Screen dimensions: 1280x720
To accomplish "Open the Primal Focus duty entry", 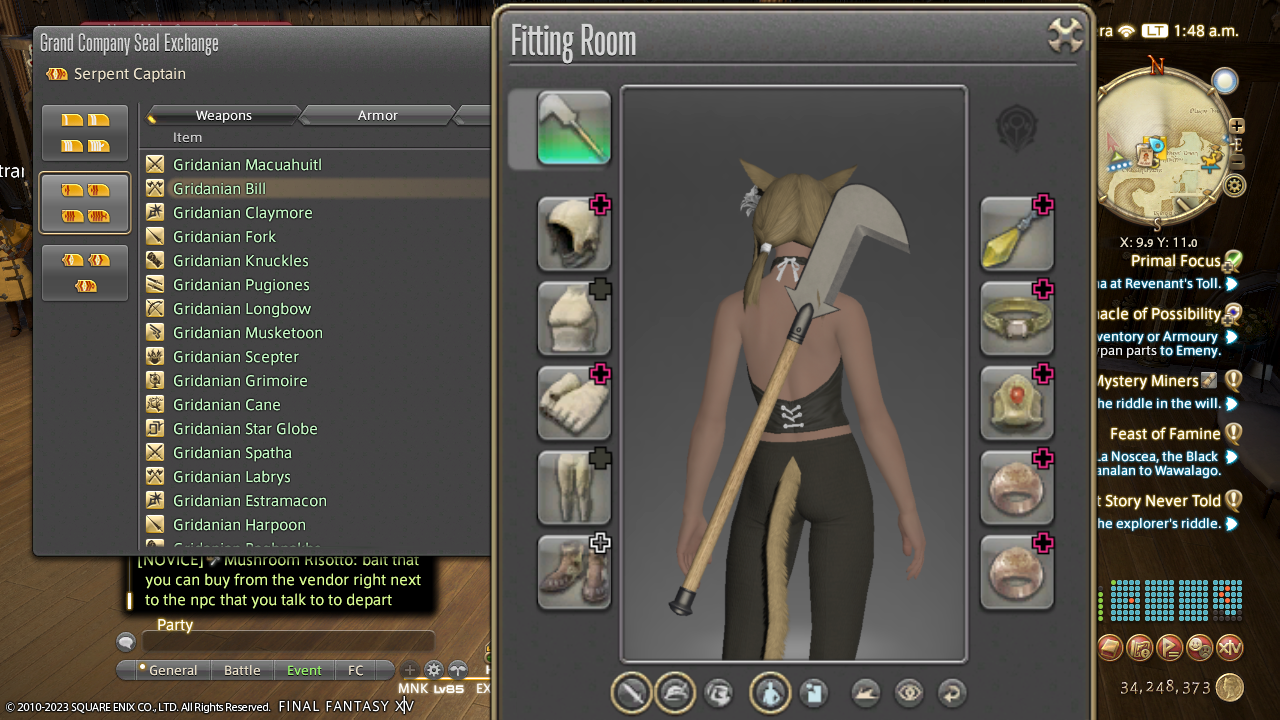I will point(1176,261).
